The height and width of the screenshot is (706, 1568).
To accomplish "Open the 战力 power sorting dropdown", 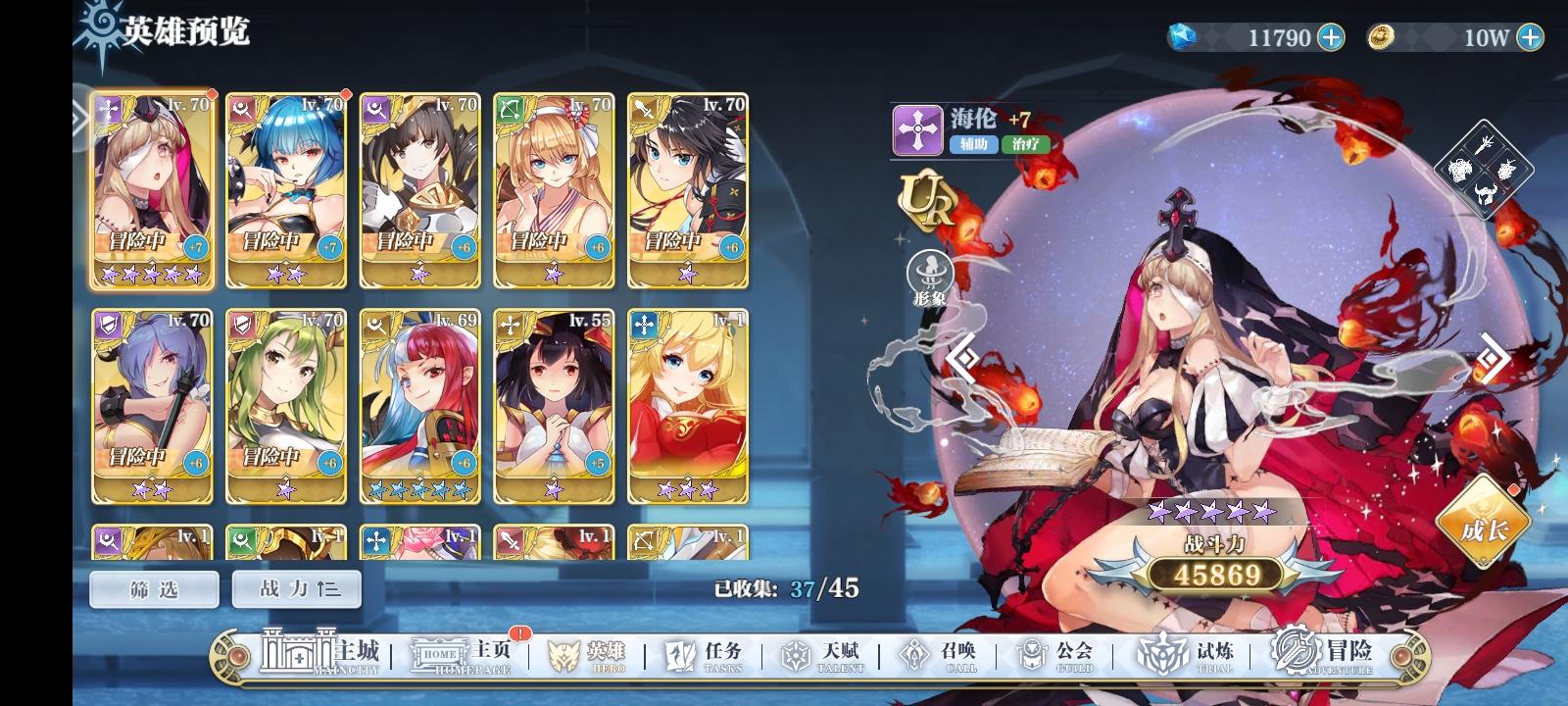I will pos(296,589).
